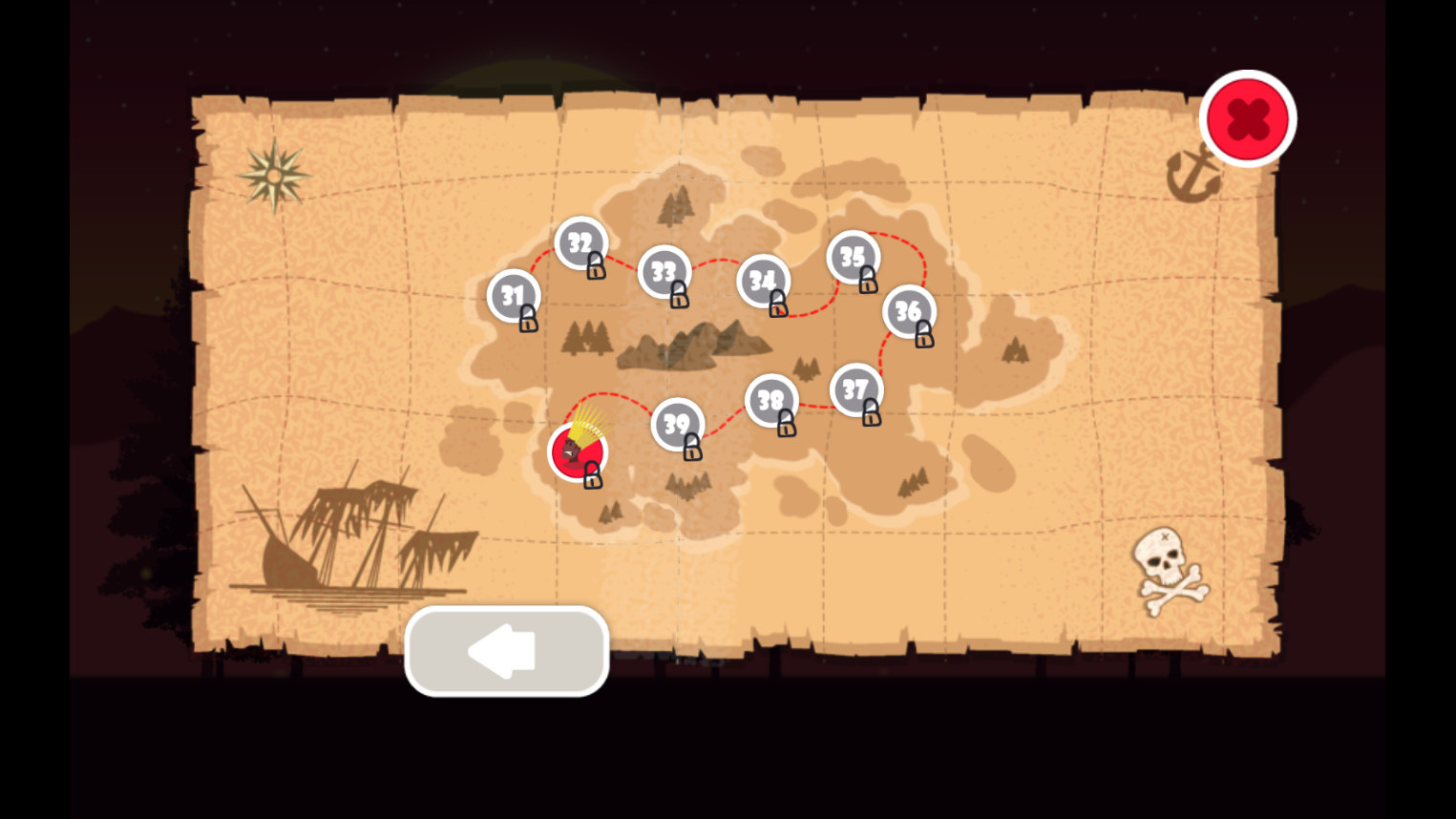Choose locked level 32 on the map
The image size is (1456, 819).
pos(580,243)
